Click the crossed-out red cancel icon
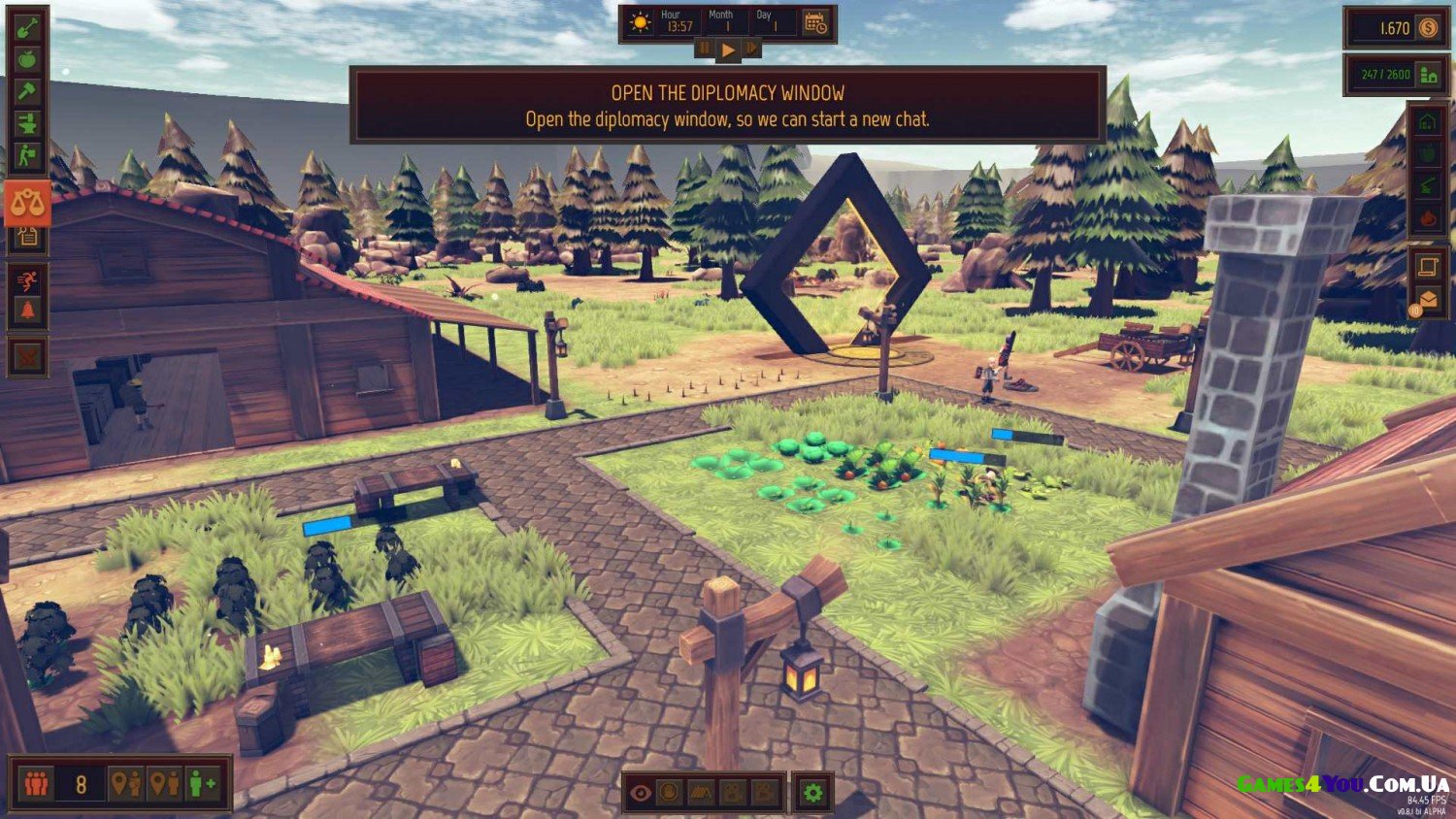 click(x=27, y=356)
